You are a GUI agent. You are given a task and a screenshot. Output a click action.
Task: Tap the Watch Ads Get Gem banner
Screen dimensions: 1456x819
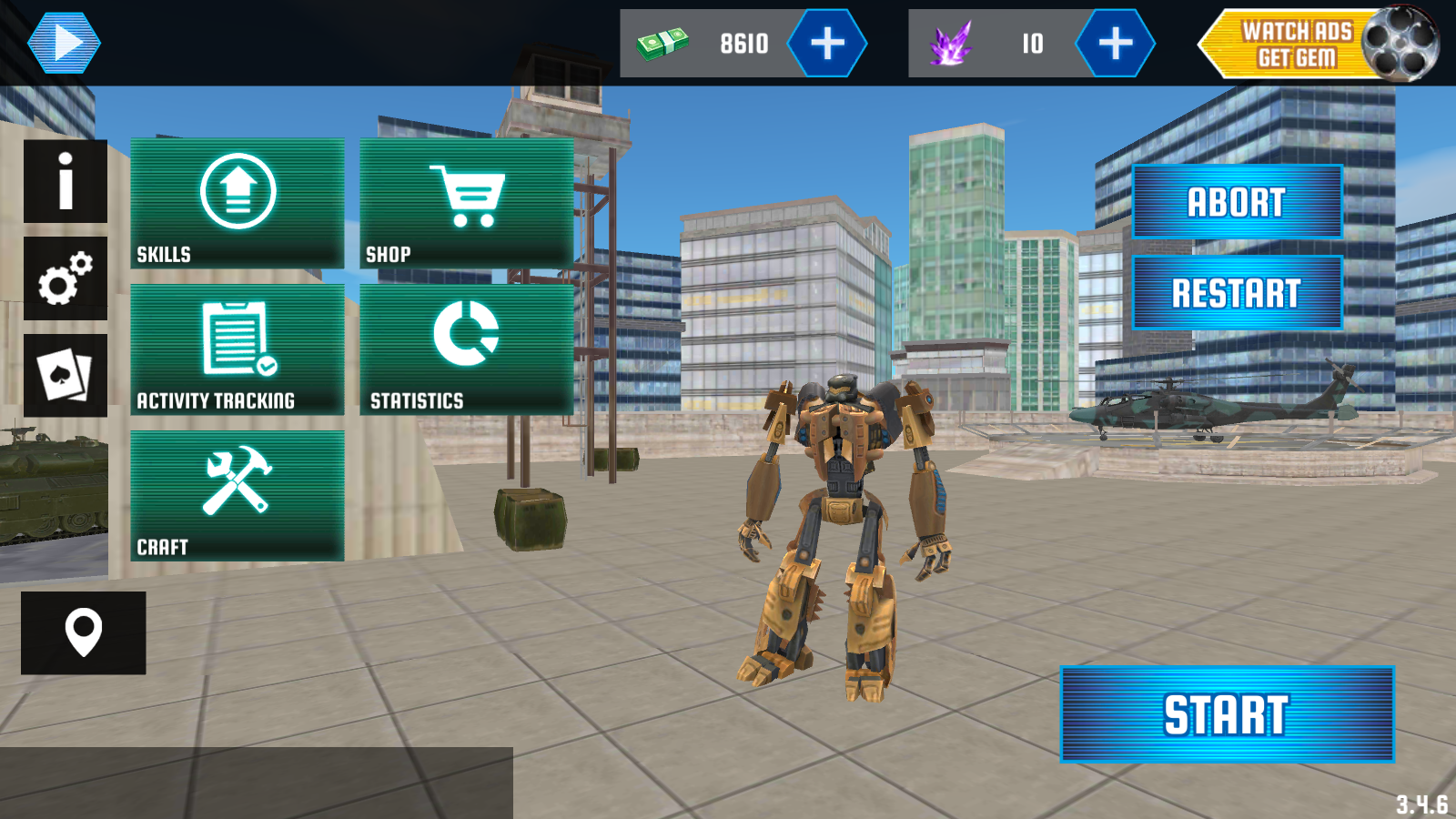(x=1317, y=44)
